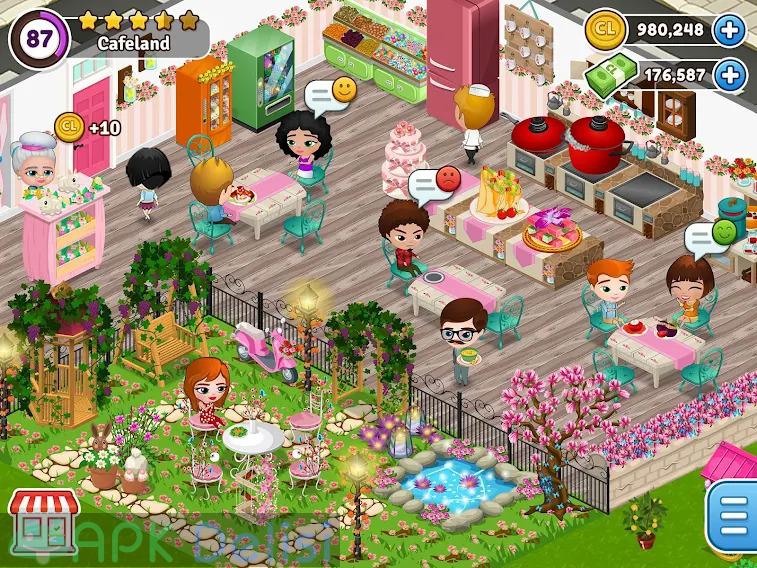Tap the angry red customer speech bubble
The height and width of the screenshot is (568, 757).
click(x=435, y=184)
